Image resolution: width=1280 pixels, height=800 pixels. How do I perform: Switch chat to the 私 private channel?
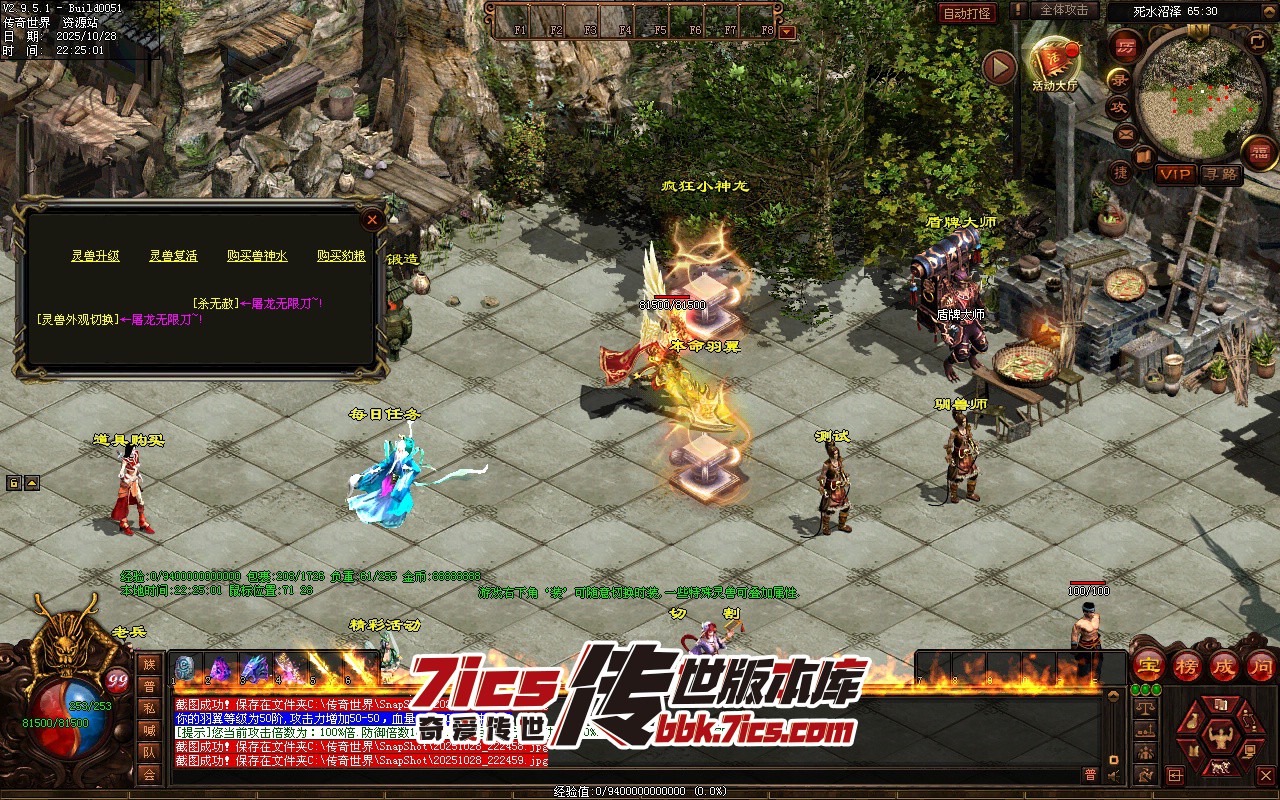pos(149,708)
